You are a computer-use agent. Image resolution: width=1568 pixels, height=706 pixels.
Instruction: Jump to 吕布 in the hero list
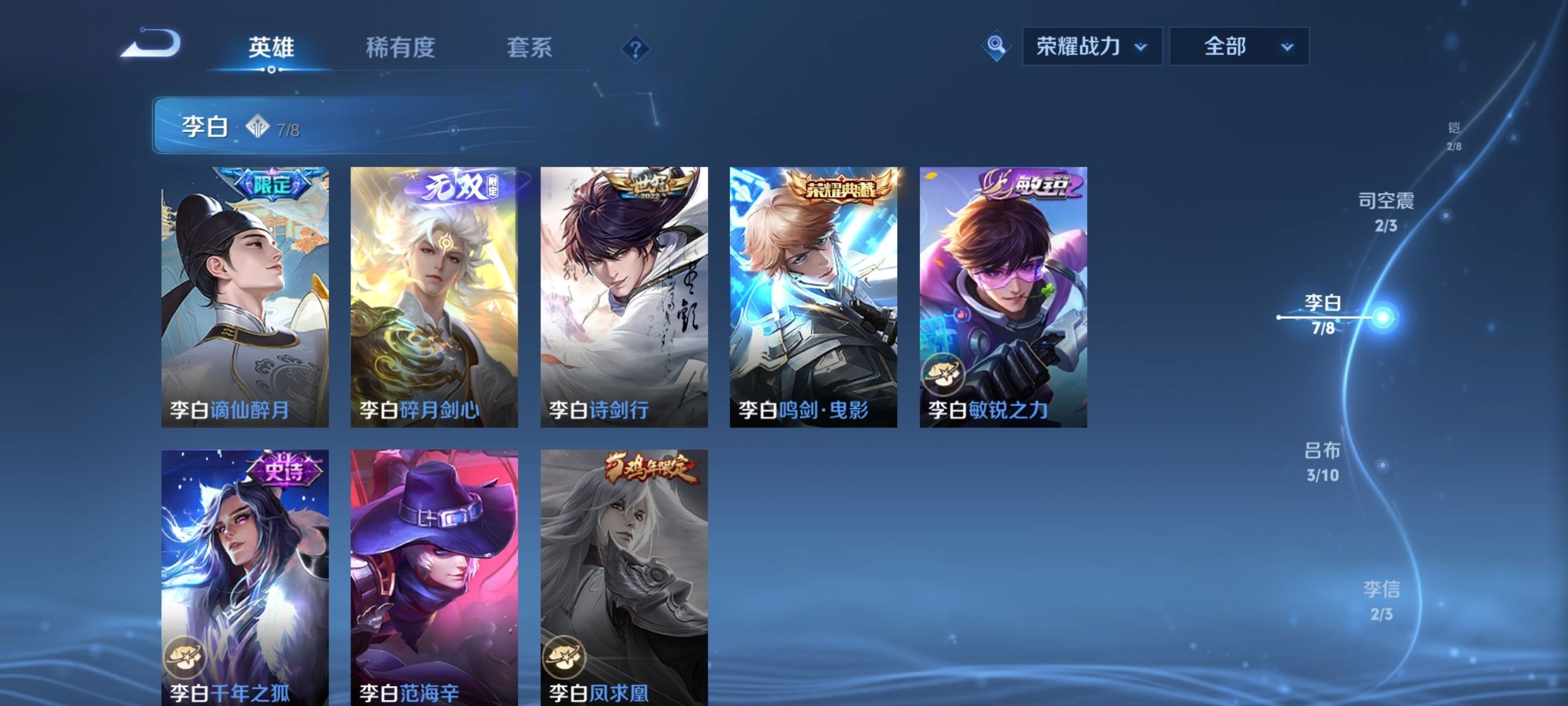1322,461
